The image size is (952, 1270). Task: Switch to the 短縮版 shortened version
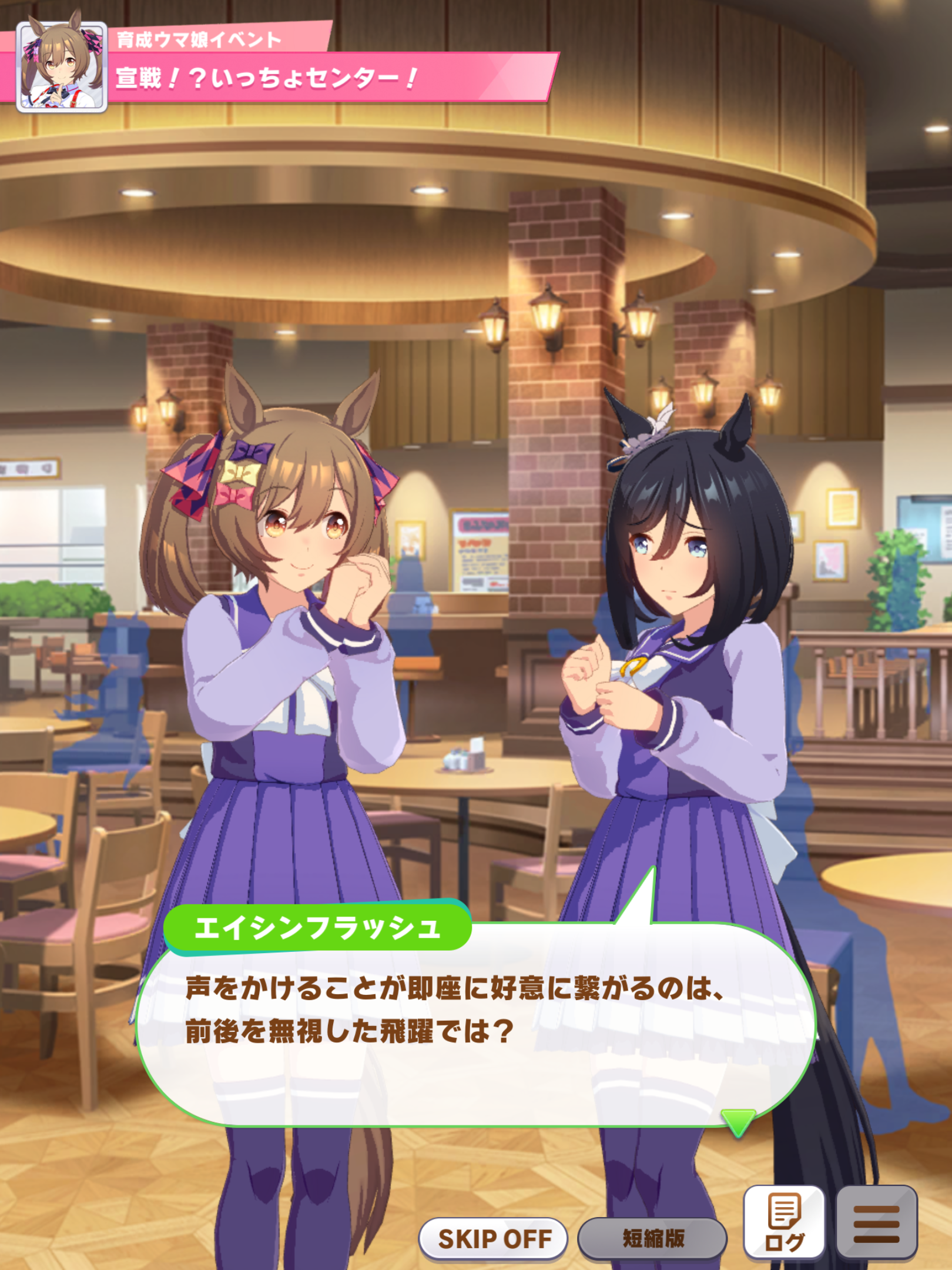click(652, 1238)
